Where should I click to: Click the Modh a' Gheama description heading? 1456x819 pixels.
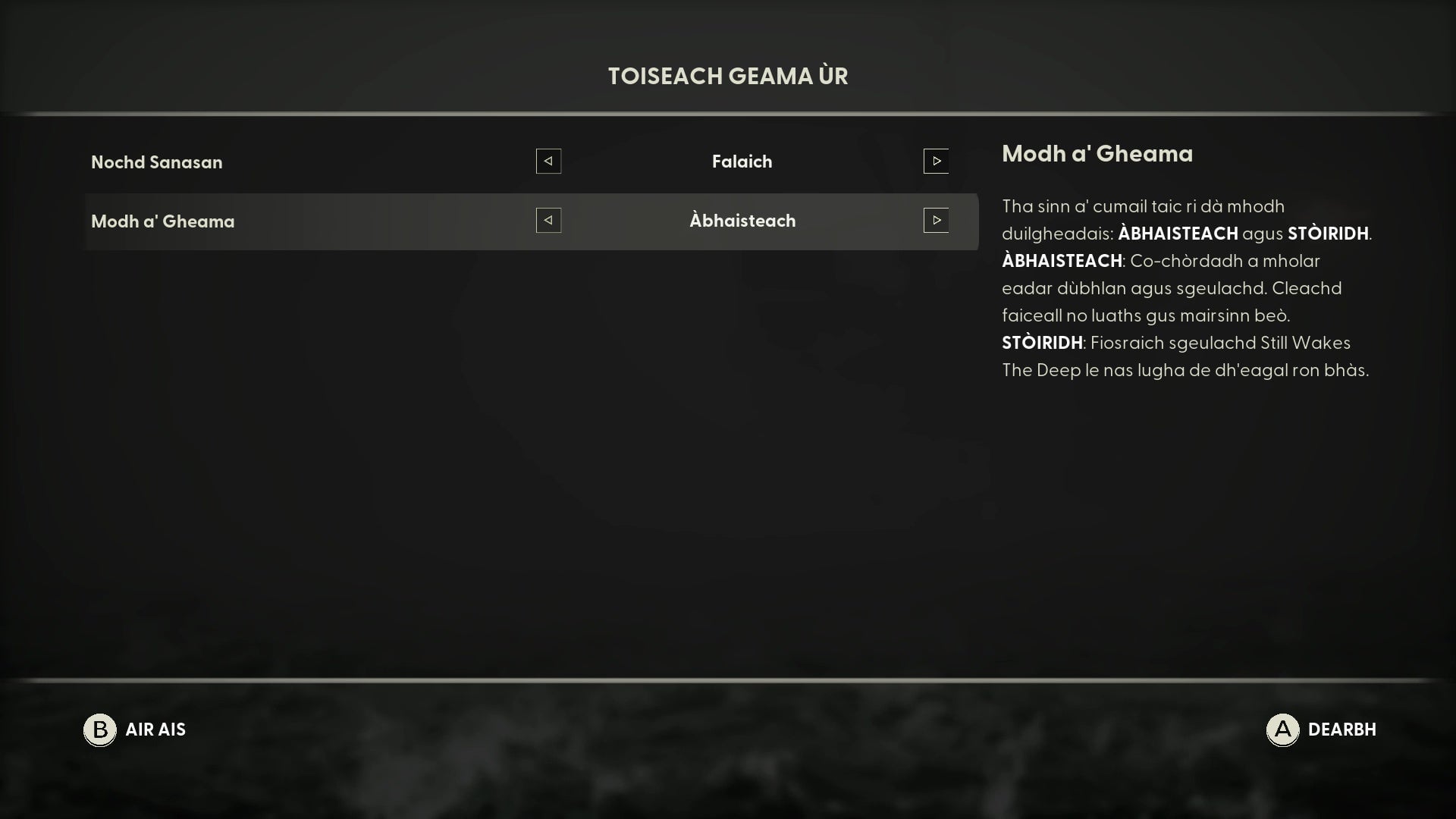[x=1097, y=154]
